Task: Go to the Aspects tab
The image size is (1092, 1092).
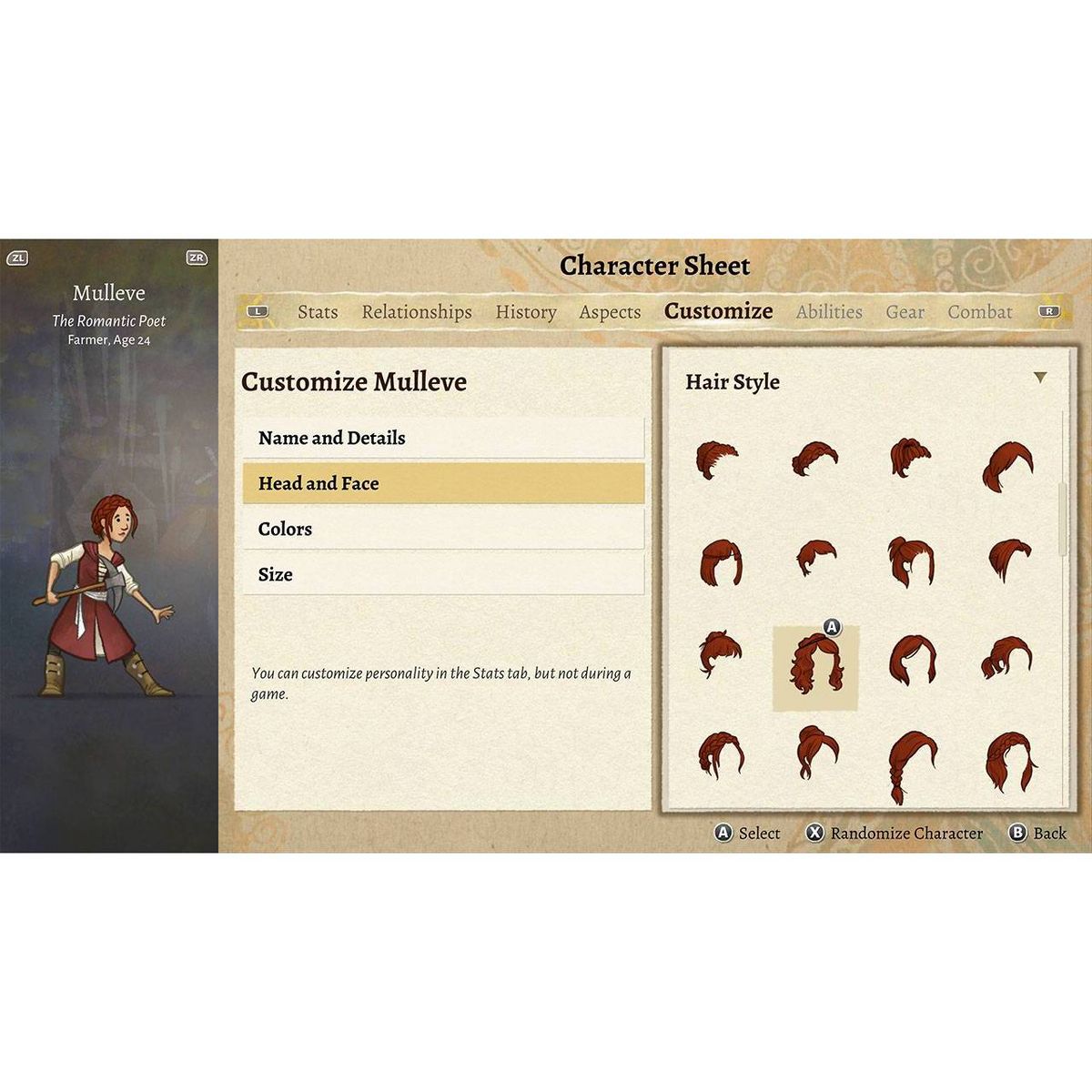Action: click(610, 311)
